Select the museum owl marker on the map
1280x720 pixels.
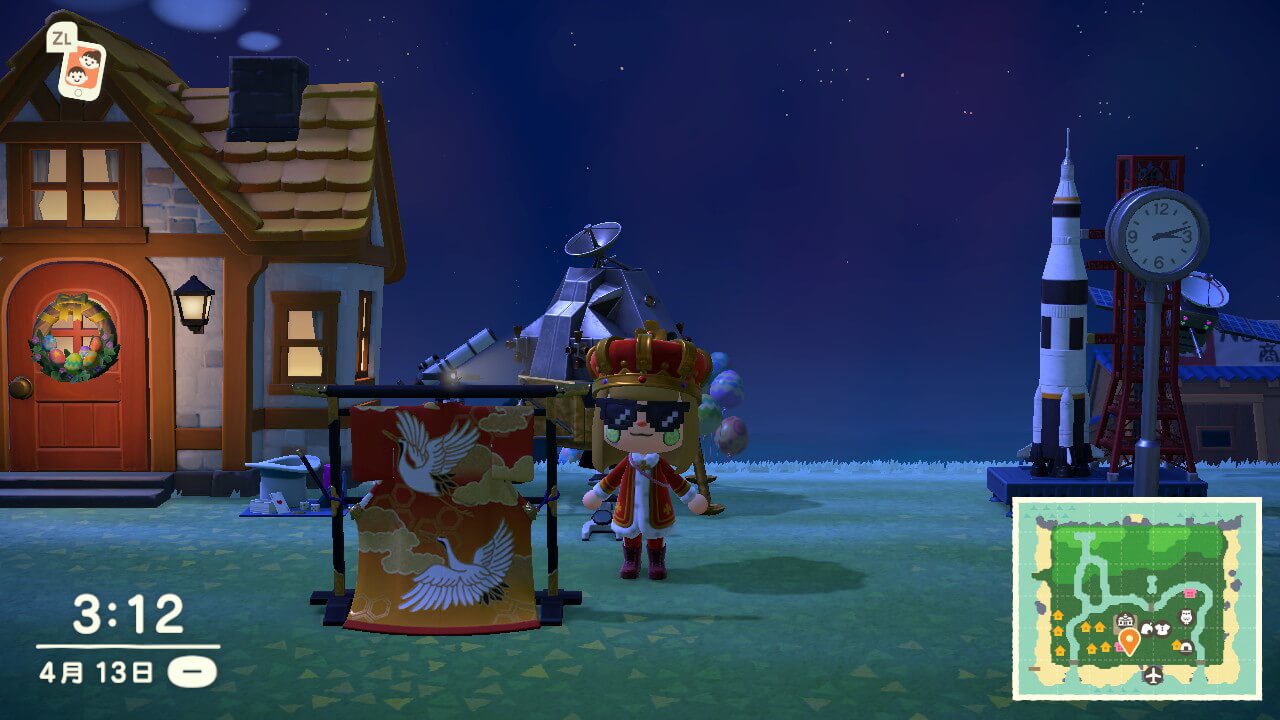pos(1187,616)
